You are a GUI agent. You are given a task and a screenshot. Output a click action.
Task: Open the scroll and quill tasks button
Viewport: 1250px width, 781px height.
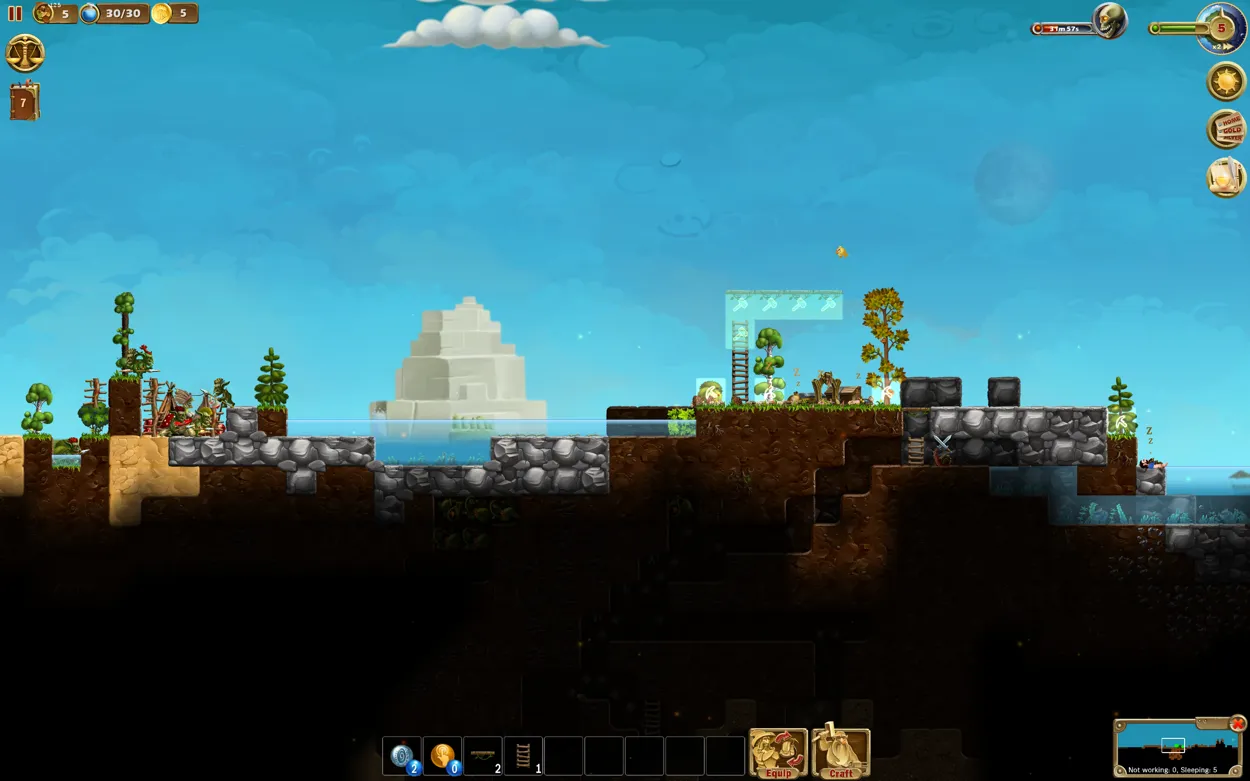point(1226,177)
